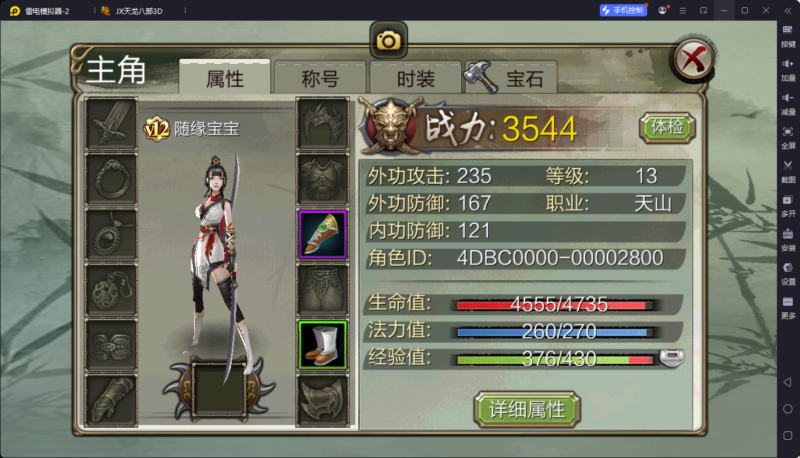
Task: Tap the camera screenshot icon
Action: coord(388,40)
